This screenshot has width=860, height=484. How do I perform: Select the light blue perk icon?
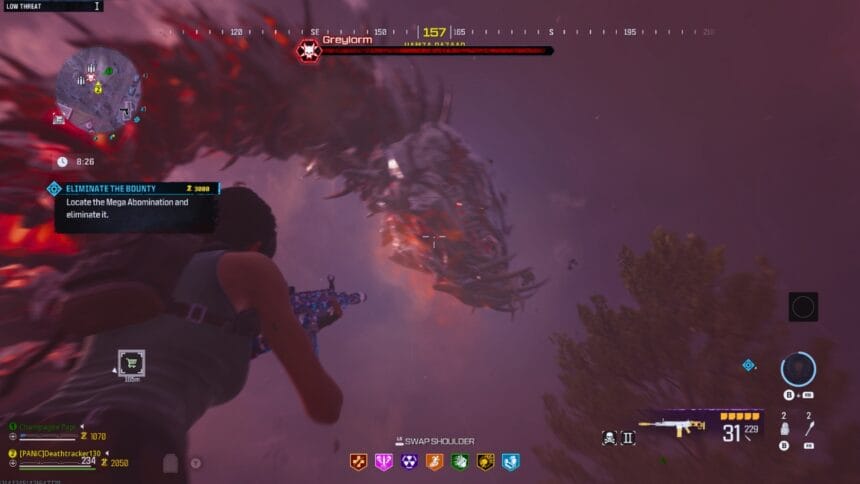tap(511, 462)
